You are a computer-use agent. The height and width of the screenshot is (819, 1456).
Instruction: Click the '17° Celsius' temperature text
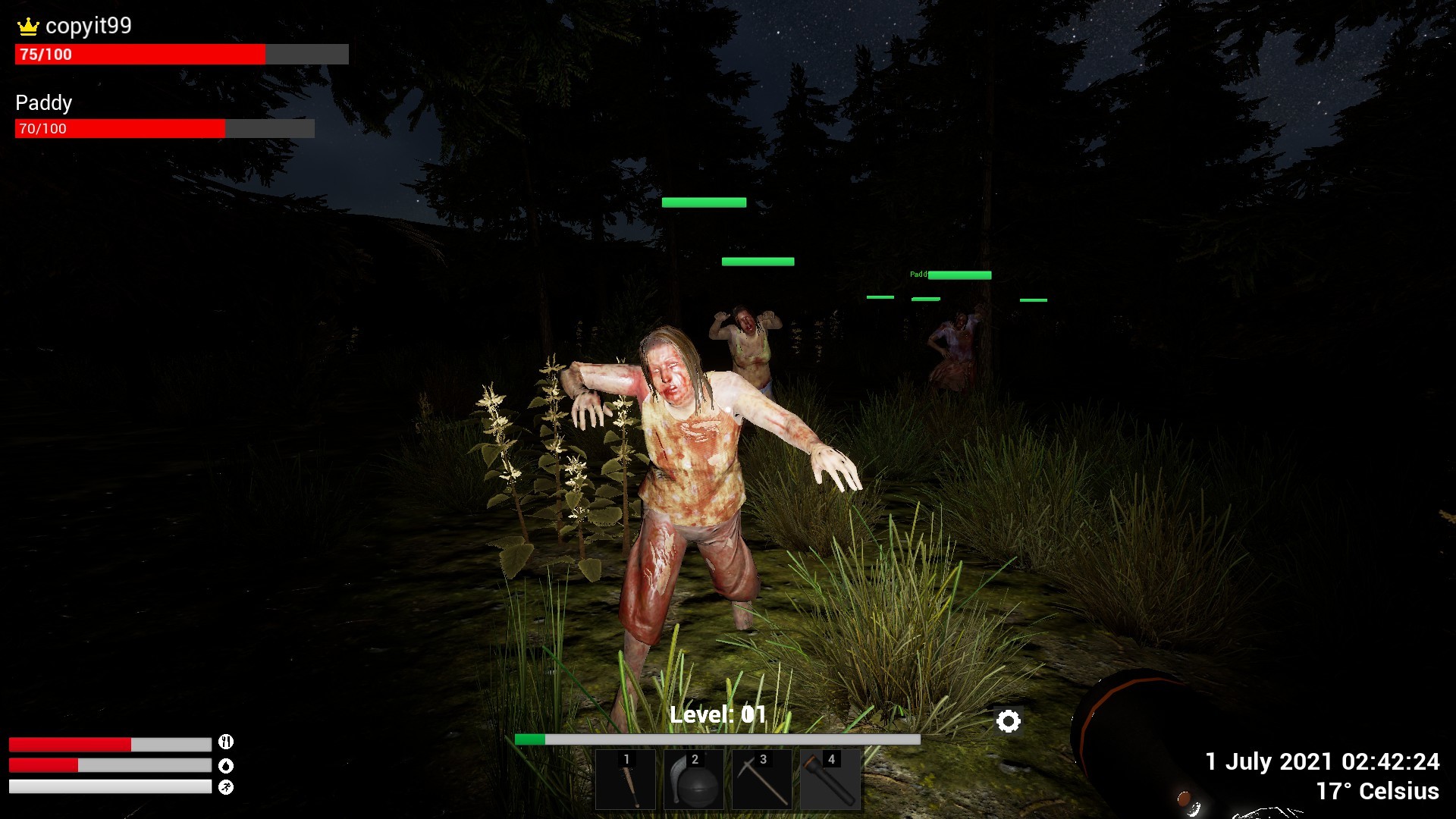[1378, 791]
